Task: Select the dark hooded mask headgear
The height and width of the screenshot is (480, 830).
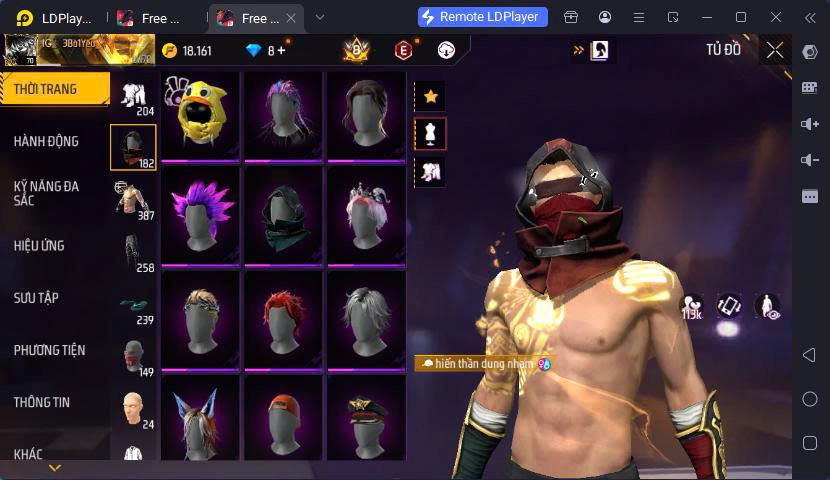Action: coord(283,215)
